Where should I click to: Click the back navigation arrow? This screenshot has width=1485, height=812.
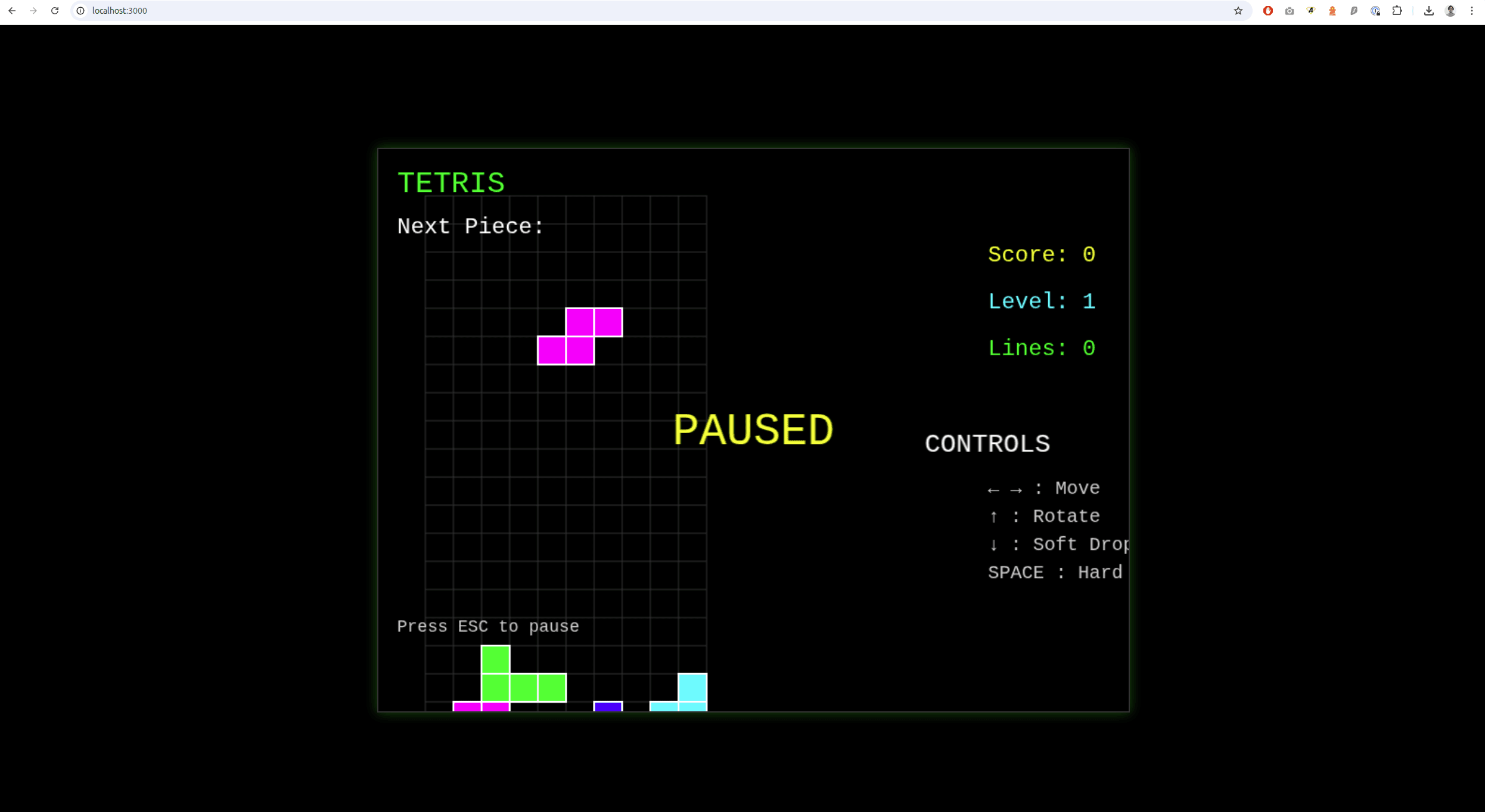pyautogui.click(x=12, y=10)
